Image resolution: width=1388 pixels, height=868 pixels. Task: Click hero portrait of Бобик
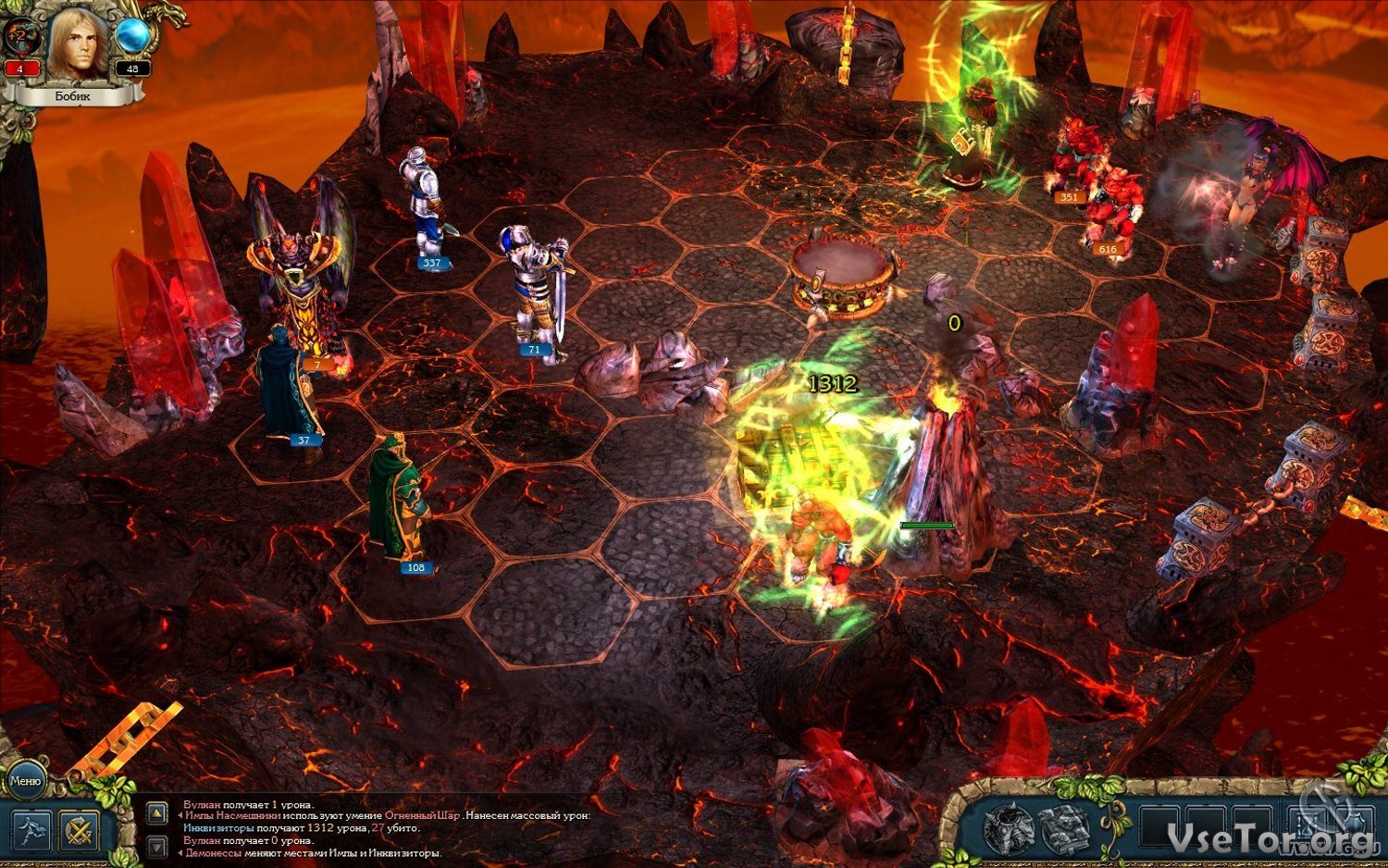point(78,43)
